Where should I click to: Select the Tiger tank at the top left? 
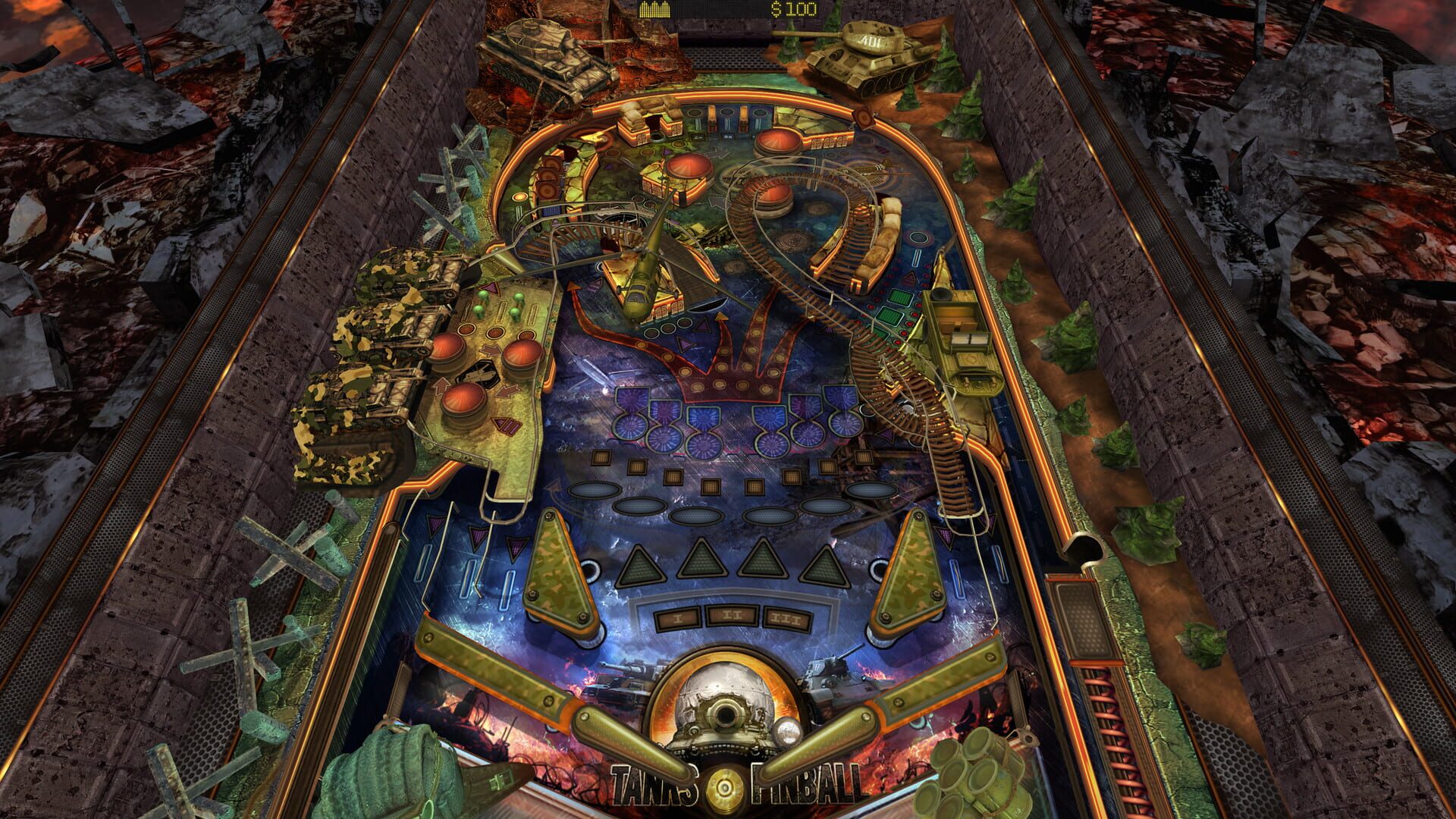pyautogui.click(x=546, y=57)
